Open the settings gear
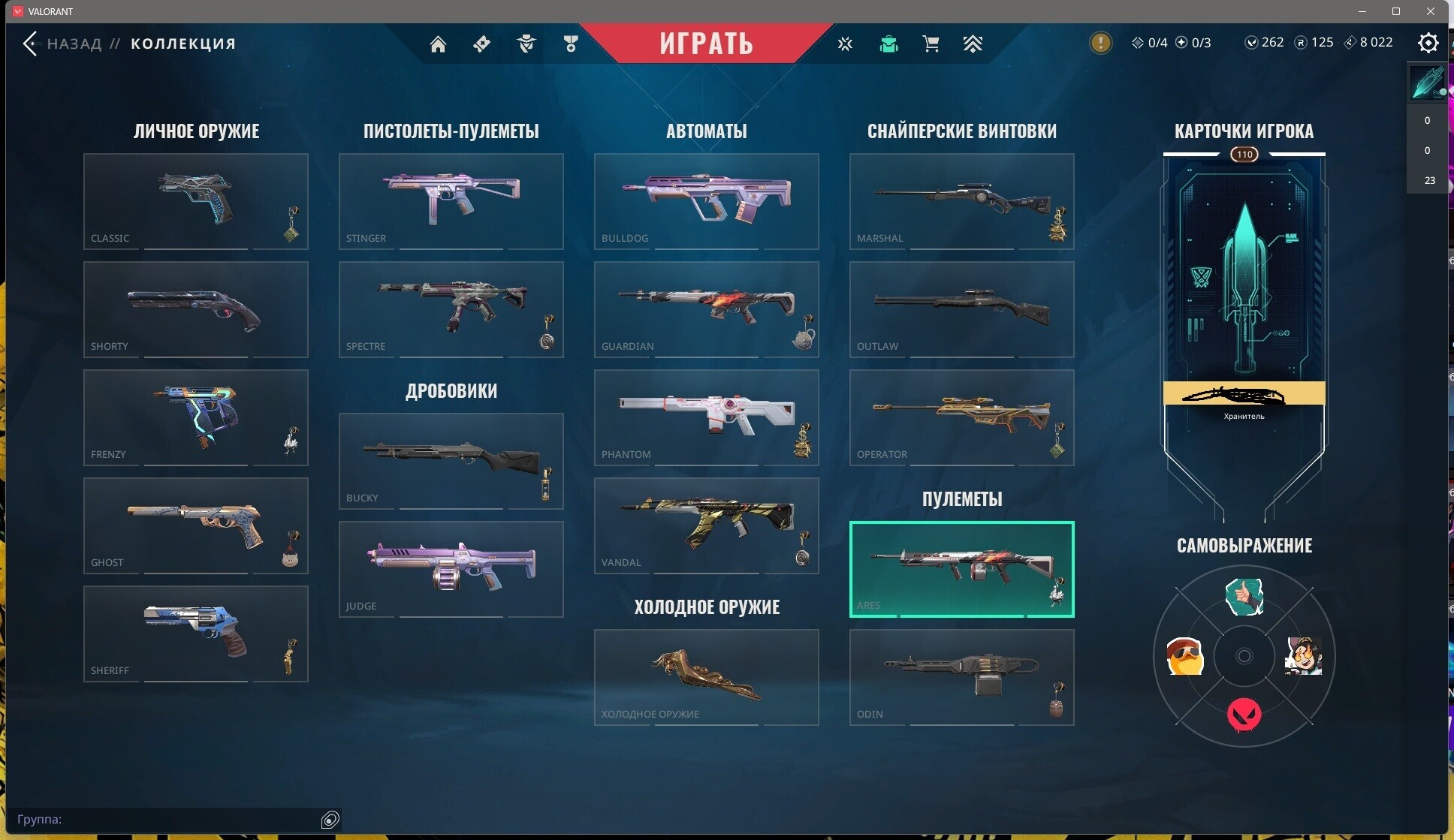Screen dimensions: 1454x840 (1428, 44)
